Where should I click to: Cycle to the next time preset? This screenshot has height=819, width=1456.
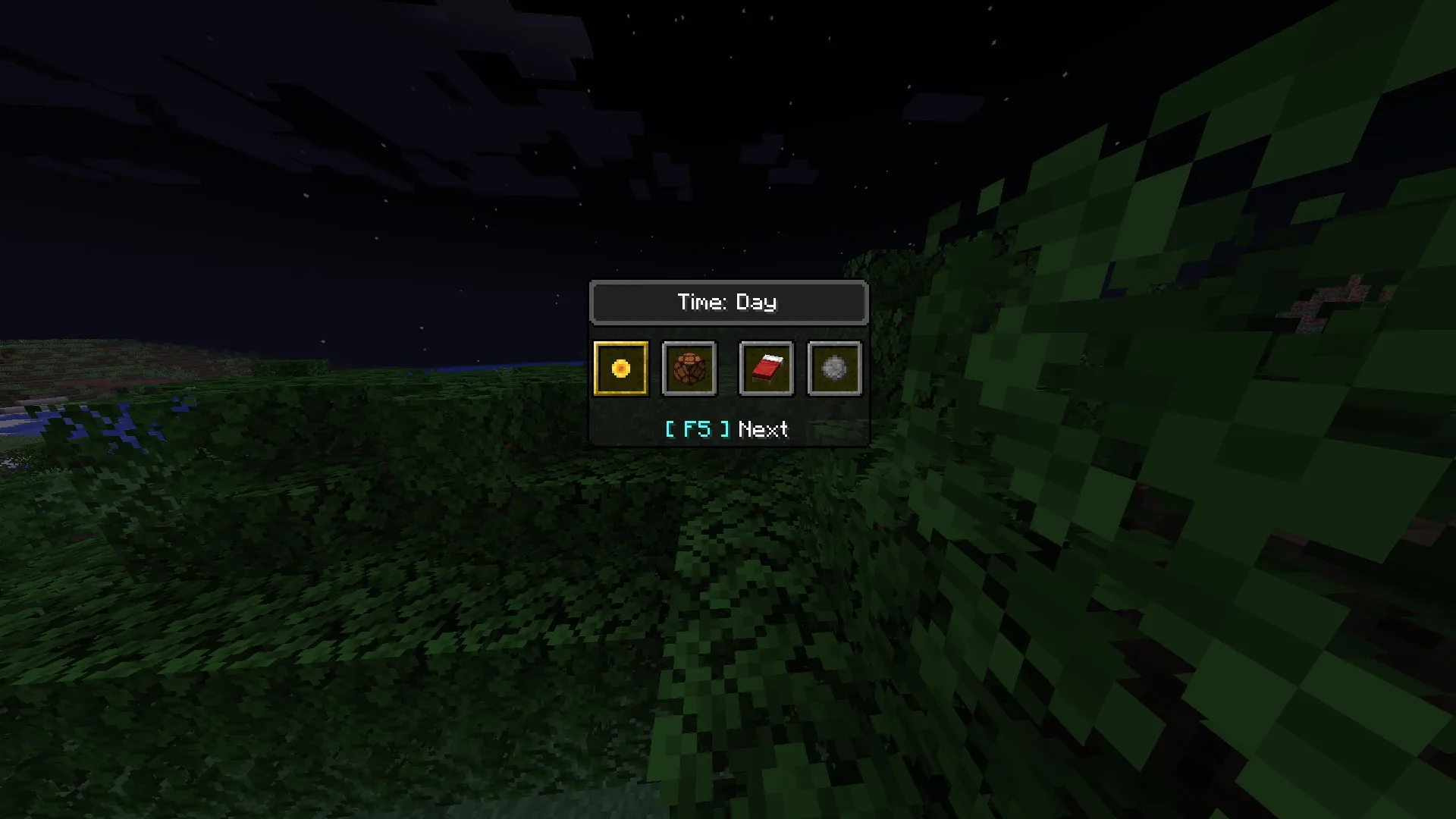726,429
